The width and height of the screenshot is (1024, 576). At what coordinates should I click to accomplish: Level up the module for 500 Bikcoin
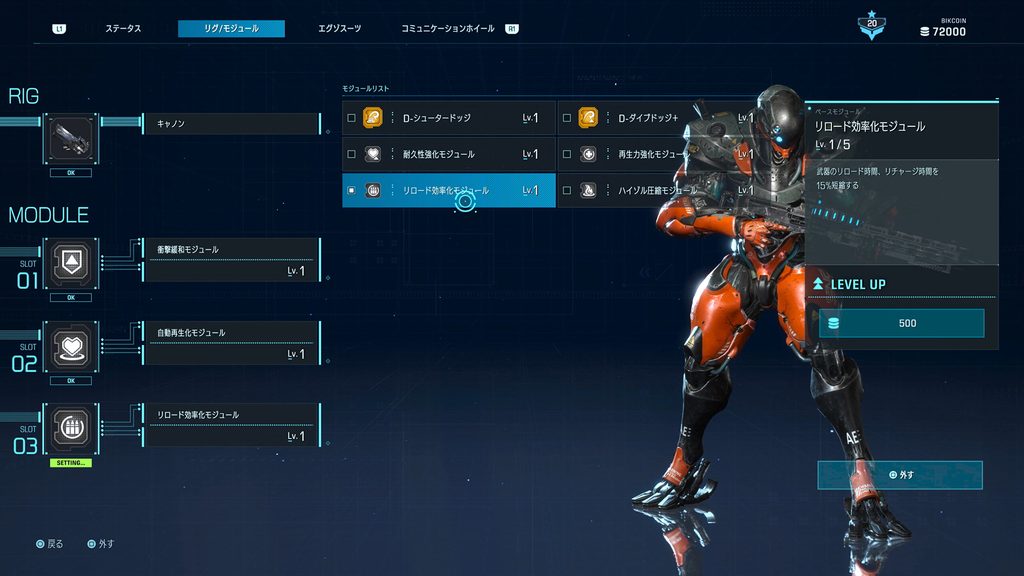pyautogui.click(x=901, y=323)
